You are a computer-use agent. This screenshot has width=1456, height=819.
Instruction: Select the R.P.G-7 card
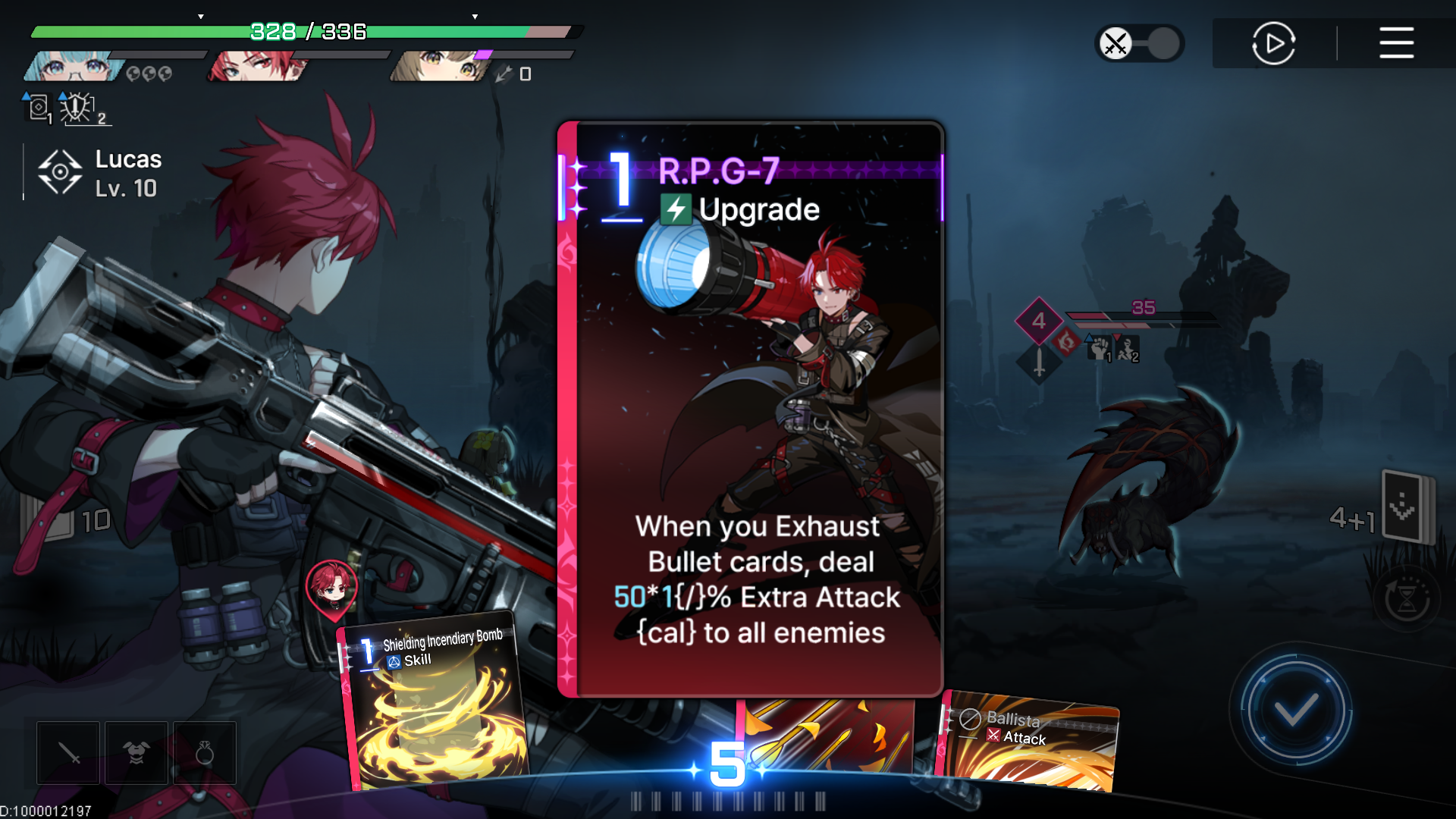point(751,409)
